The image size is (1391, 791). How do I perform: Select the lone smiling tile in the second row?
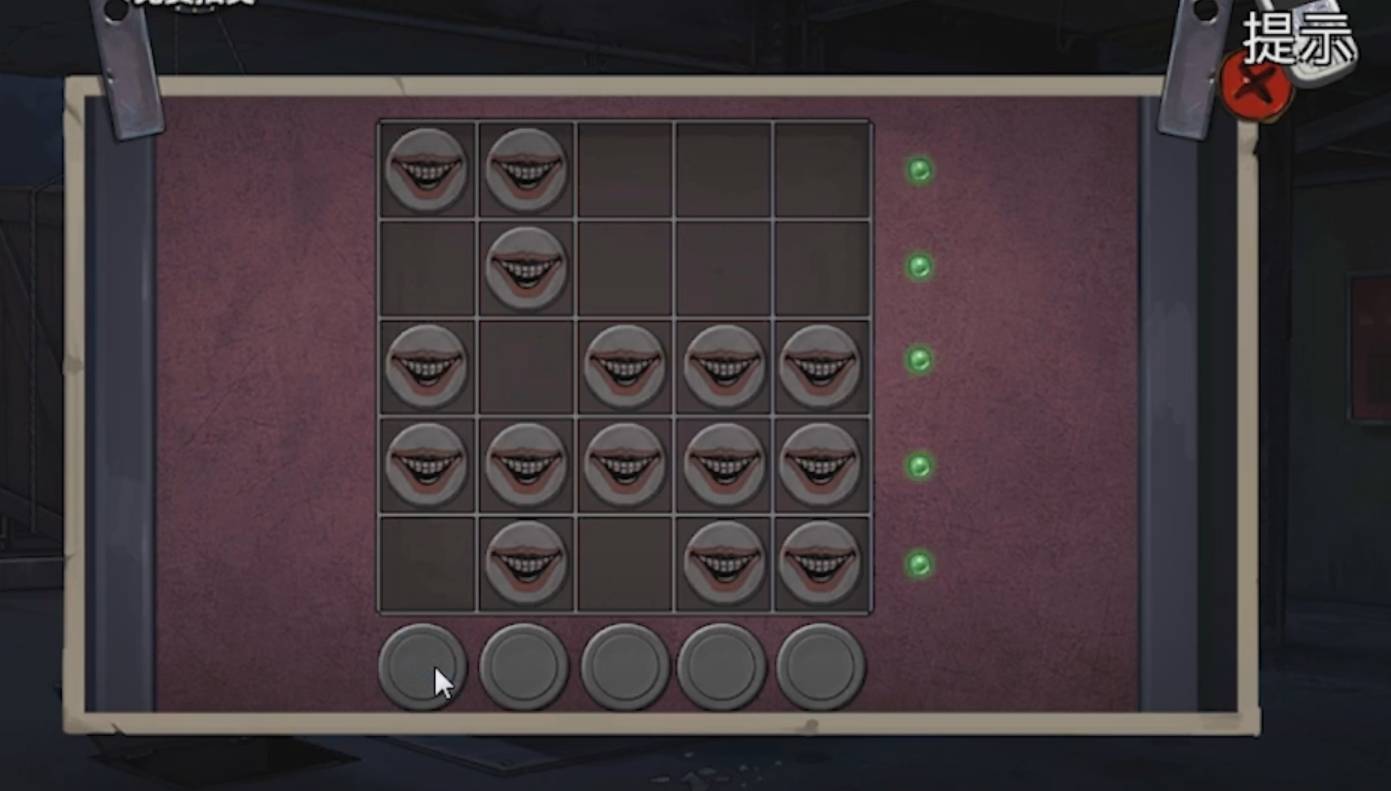[x=526, y=268]
